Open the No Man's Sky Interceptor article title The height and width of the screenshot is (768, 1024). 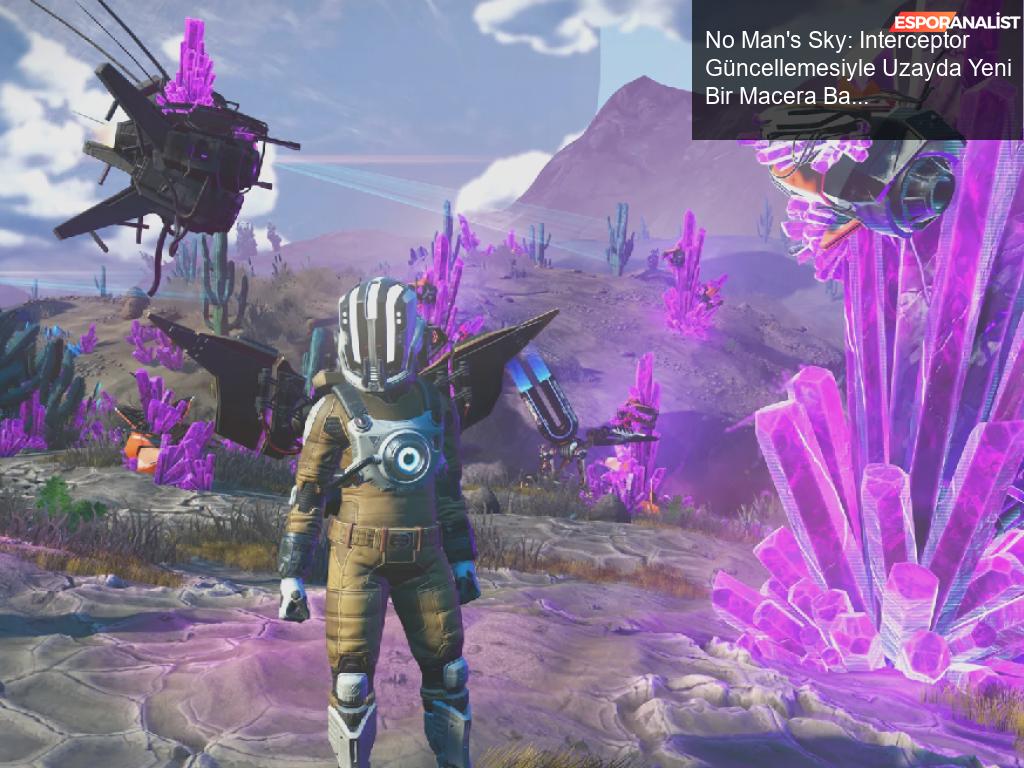pyautogui.click(x=858, y=69)
